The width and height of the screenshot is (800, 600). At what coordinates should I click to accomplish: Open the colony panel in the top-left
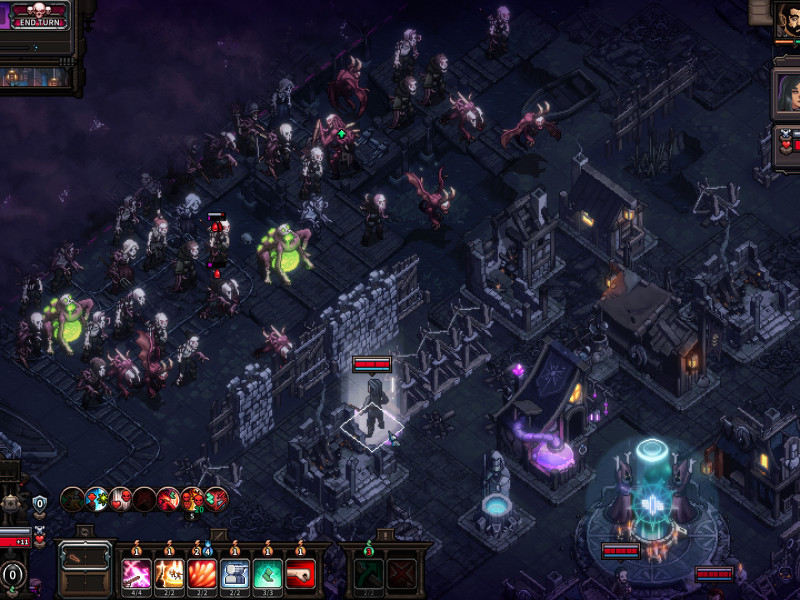click(36, 76)
